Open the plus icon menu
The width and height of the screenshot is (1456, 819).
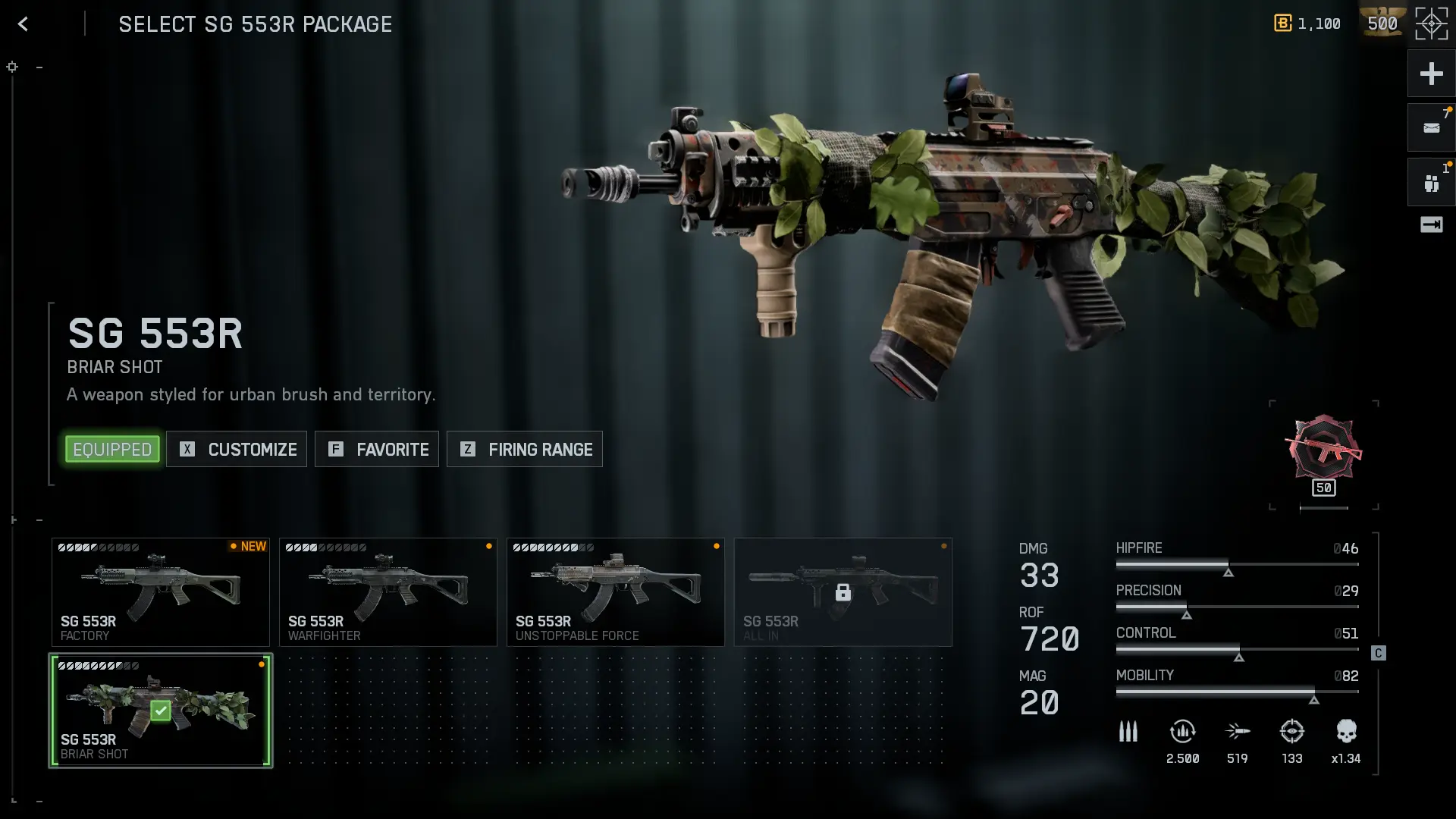coord(1431,74)
